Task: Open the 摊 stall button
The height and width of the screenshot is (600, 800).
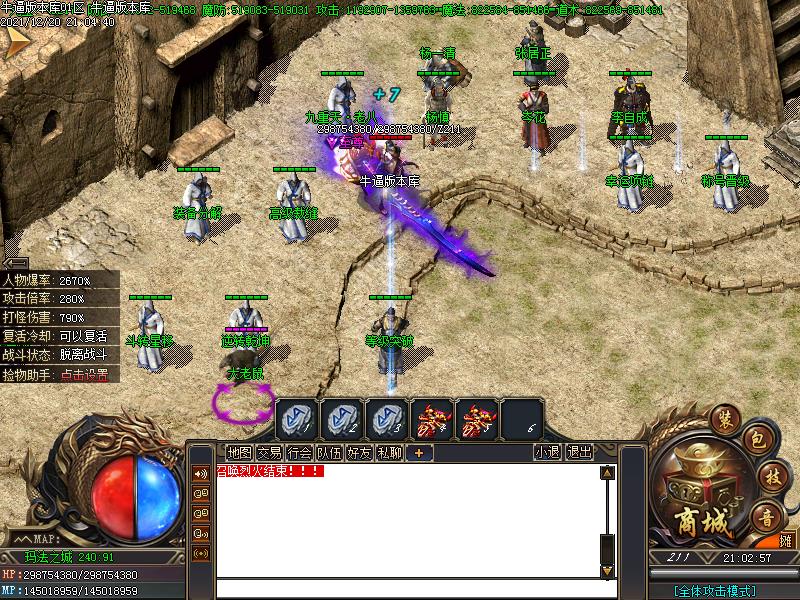Action: click(x=786, y=540)
